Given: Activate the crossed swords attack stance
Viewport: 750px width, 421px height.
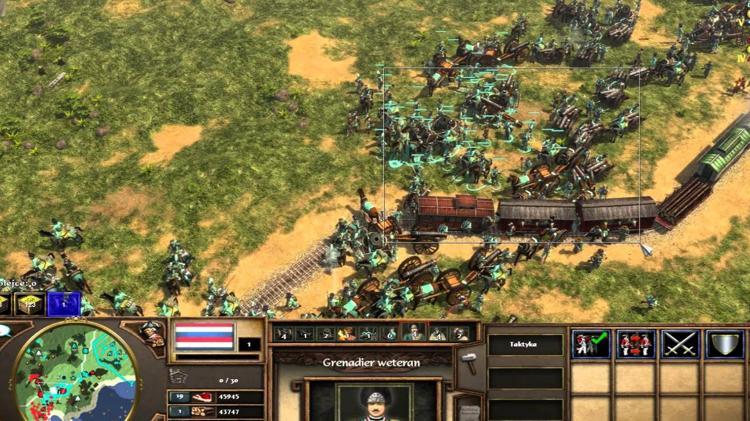Looking at the screenshot, I should point(679,344).
